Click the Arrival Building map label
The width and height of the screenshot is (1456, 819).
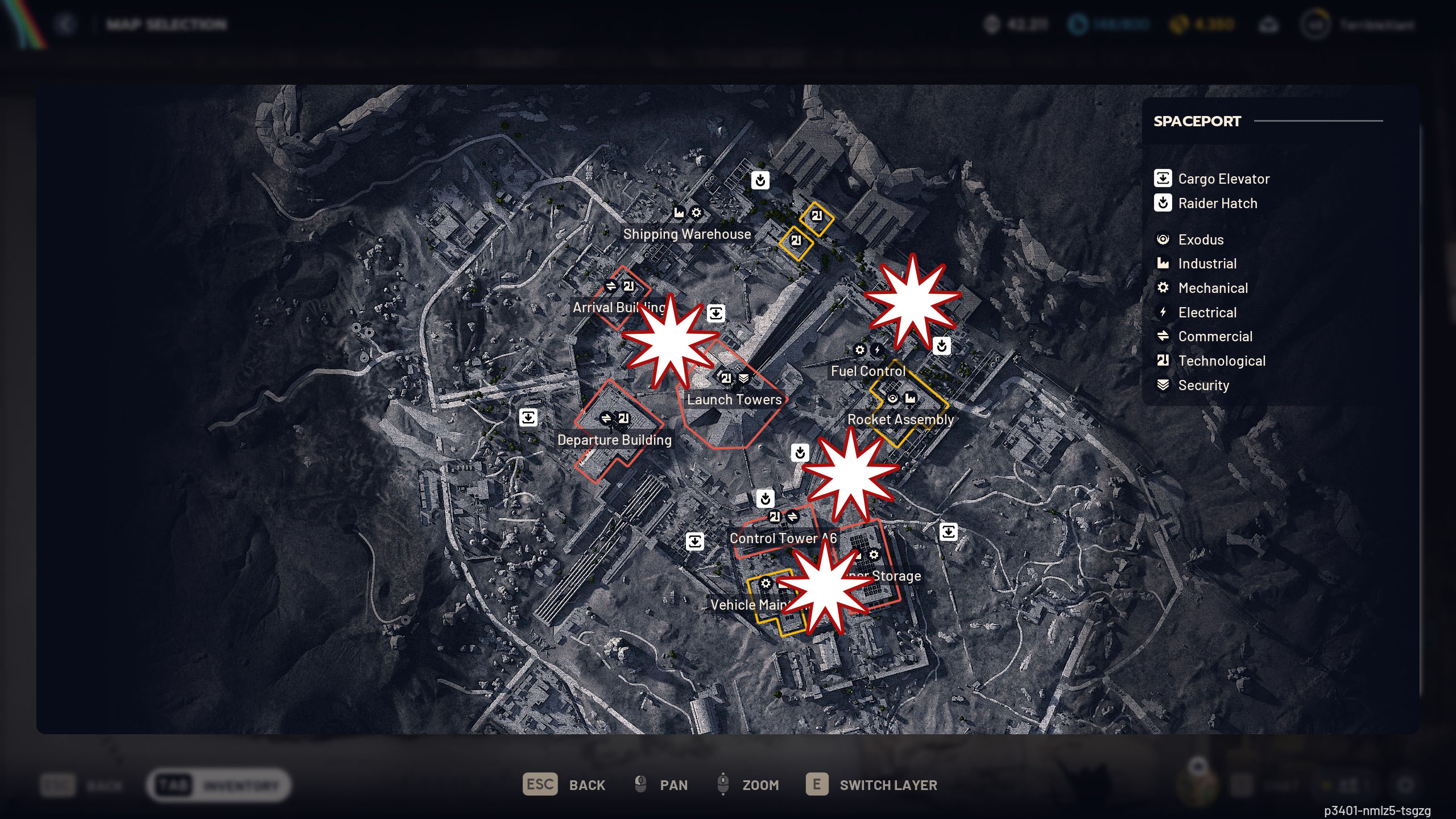[606, 308]
